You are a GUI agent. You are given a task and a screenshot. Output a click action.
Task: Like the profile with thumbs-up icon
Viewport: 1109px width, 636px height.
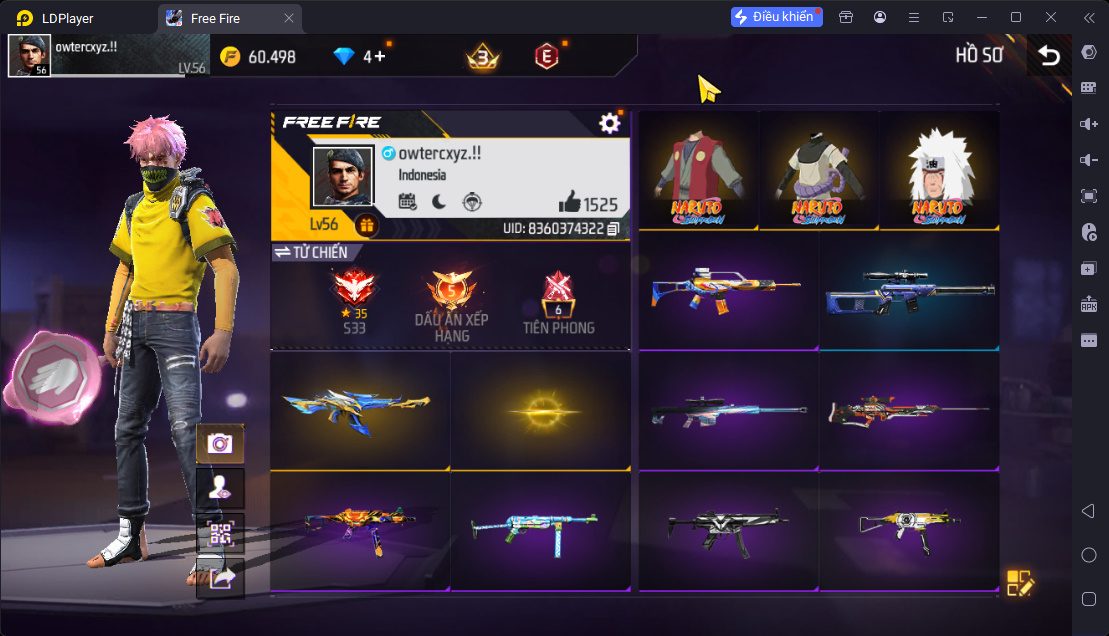coord(570,203)
